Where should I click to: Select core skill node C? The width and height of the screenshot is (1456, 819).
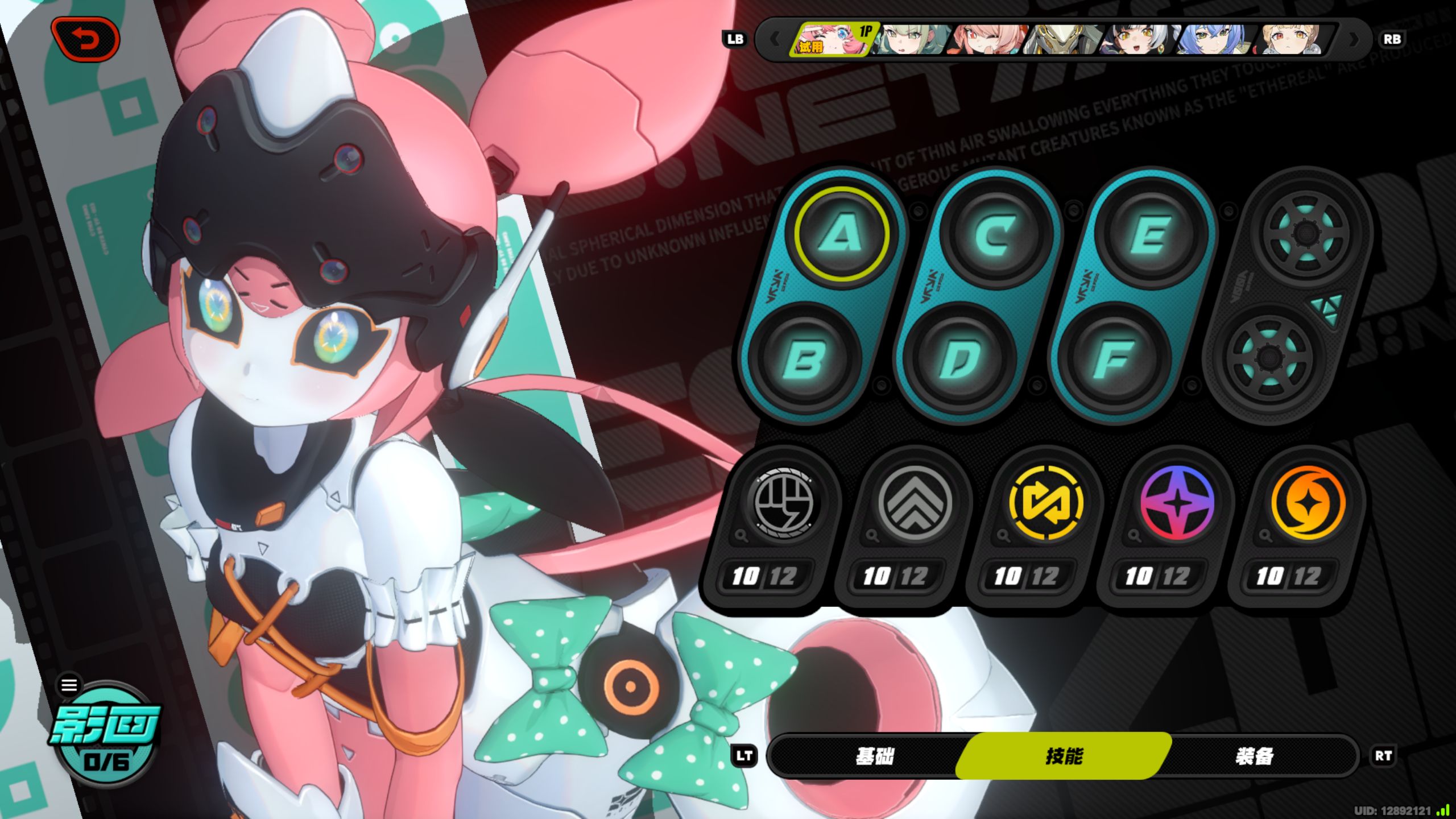coord(995,233)
